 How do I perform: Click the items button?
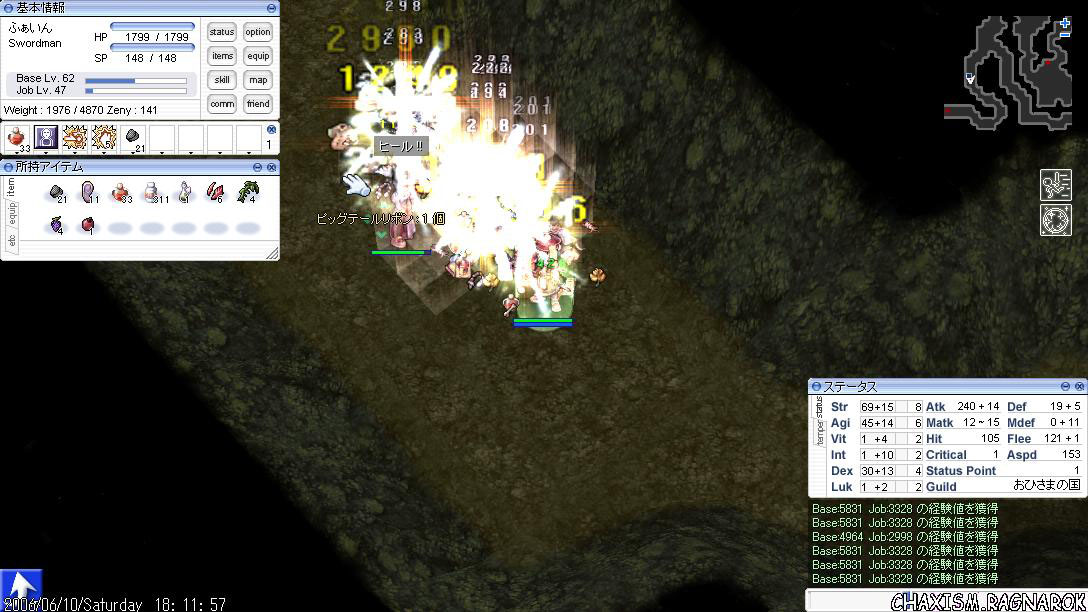(x=222, y=56)
